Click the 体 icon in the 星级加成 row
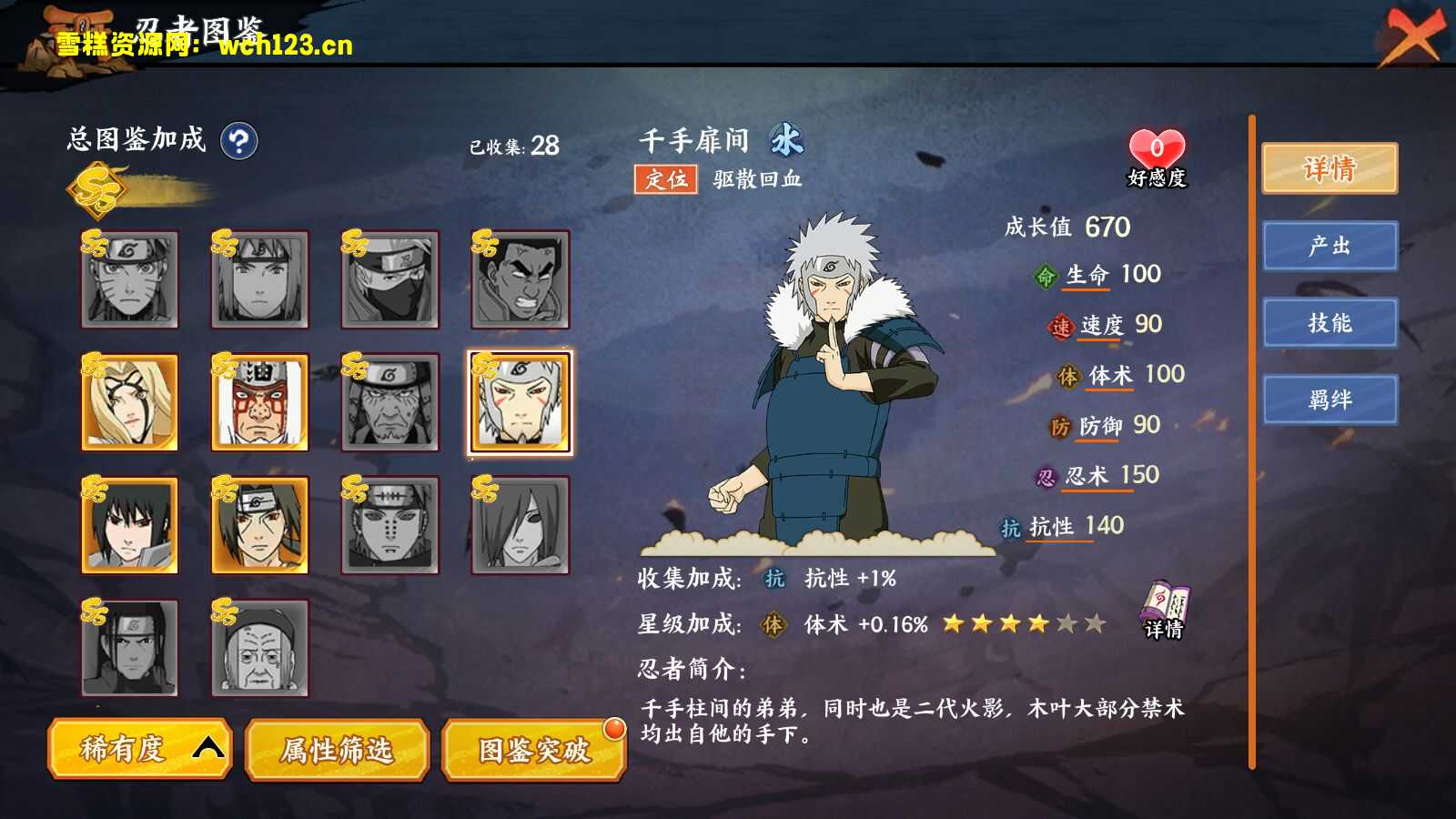Screen dimensions: 1456x819 click(773, 625)
